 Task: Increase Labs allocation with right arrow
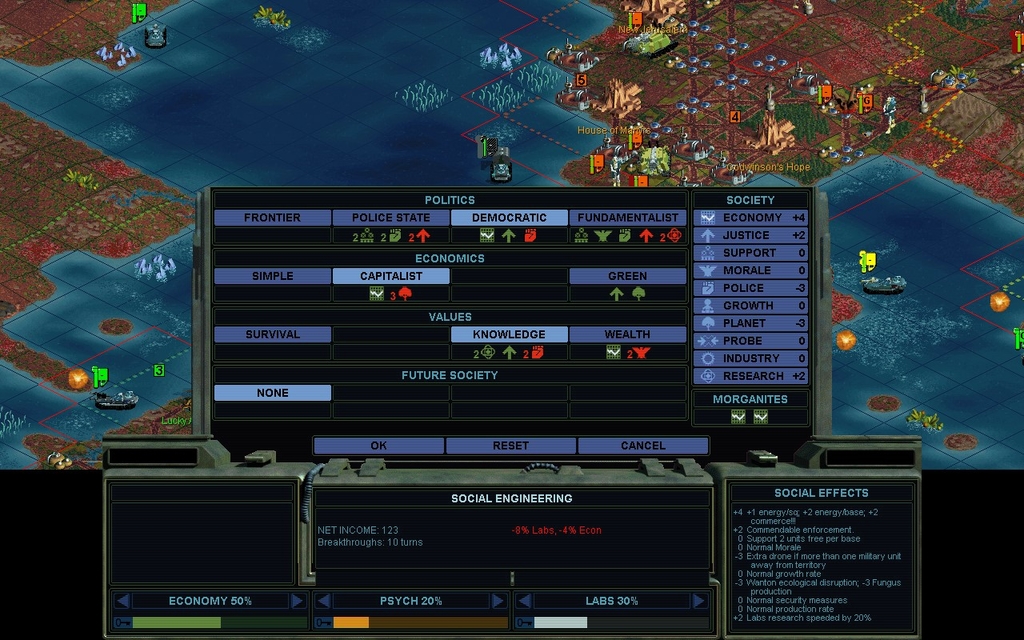(x=699, y=601)
